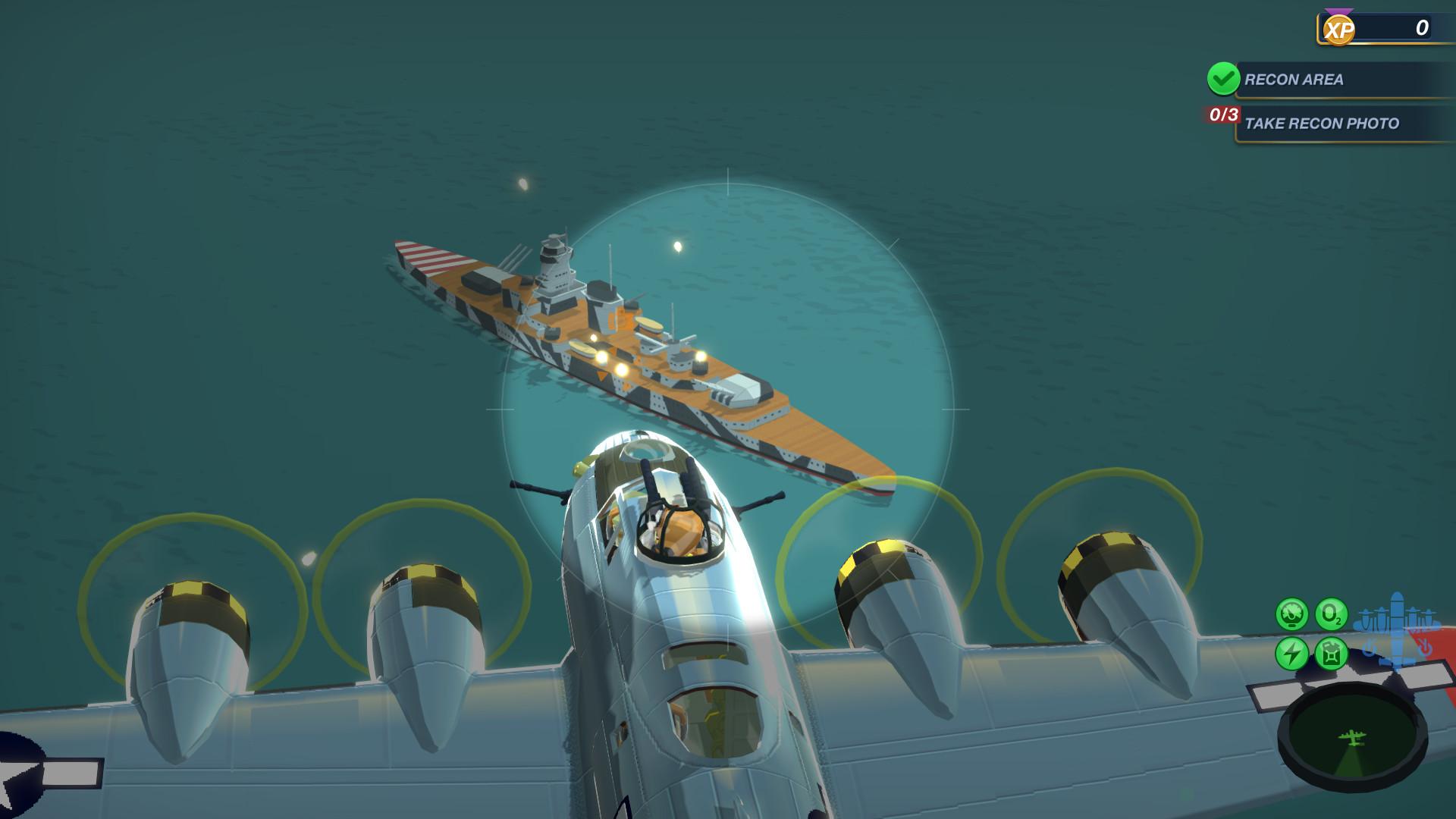
Task: Expand the RECON AREA banner
Action: pos(1335,79)
